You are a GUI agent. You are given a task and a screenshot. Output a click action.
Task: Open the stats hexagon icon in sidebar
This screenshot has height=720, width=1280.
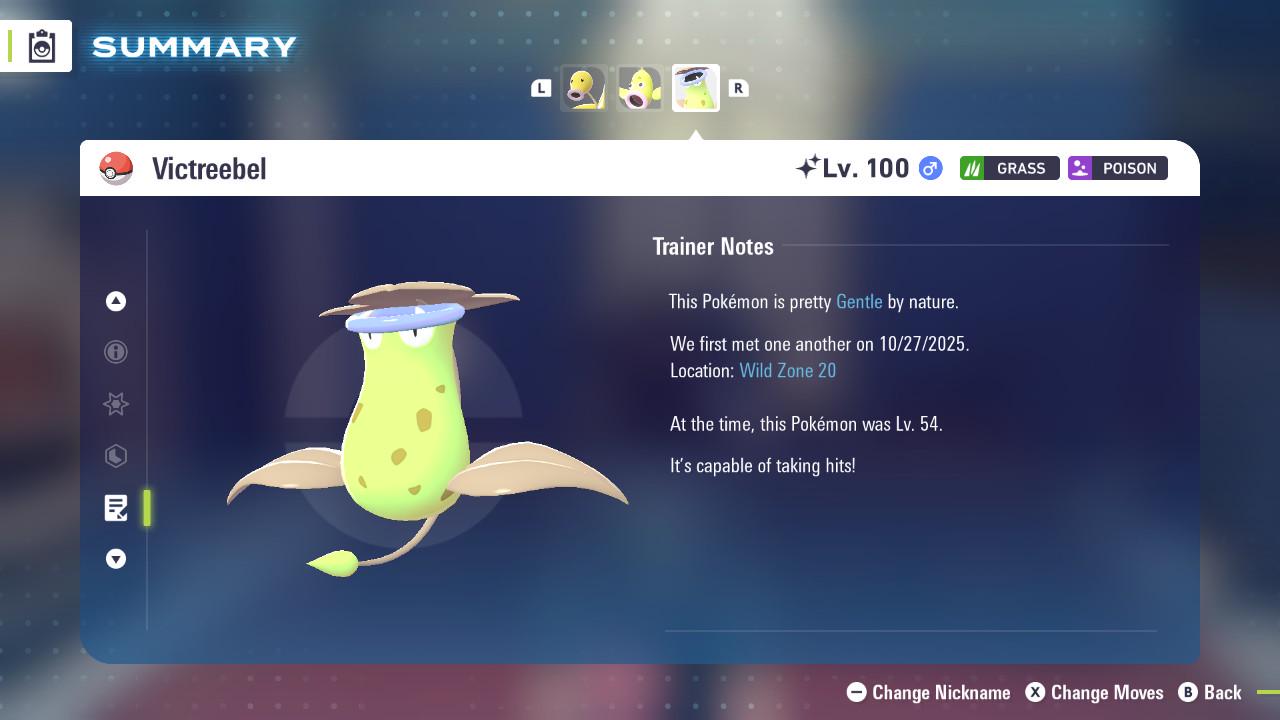click(116, 457)
